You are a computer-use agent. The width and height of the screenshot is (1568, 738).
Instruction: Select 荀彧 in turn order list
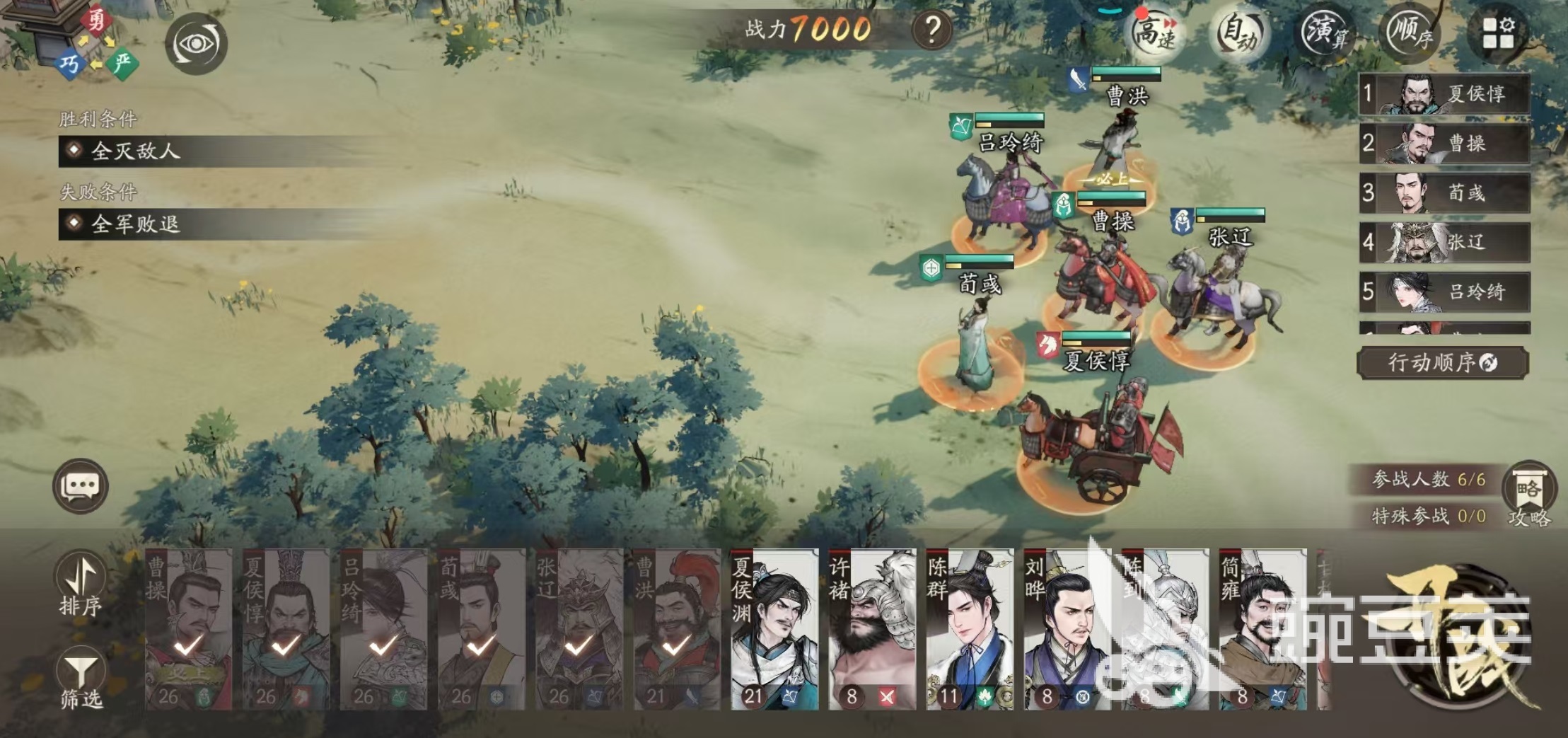point(1444,192)
